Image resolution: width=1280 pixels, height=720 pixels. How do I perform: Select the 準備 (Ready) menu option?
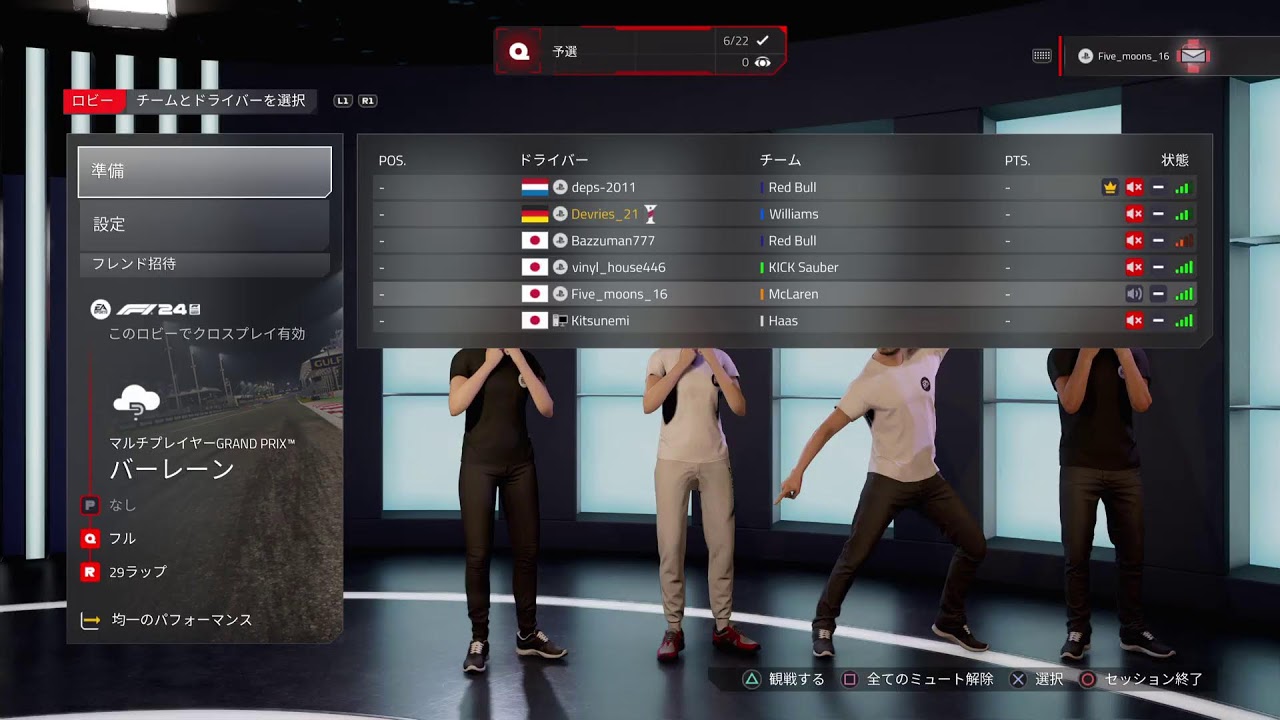[x=204, y=172]
